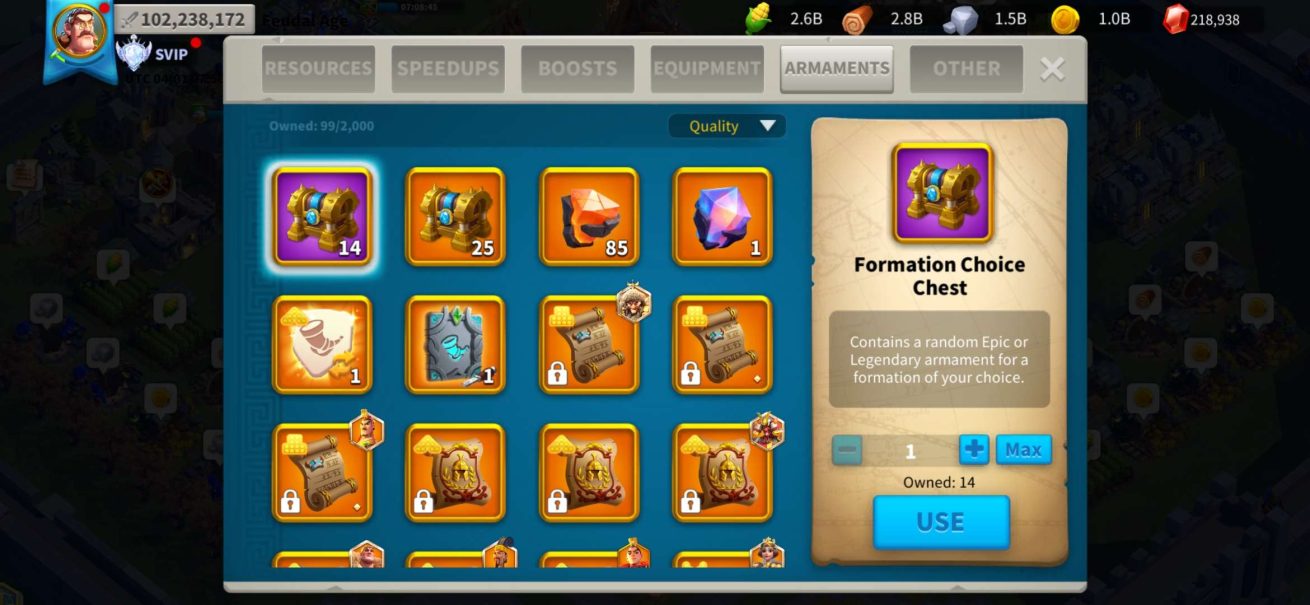
Task: Click the red gems currency counter
Action: coord(1201,19)
